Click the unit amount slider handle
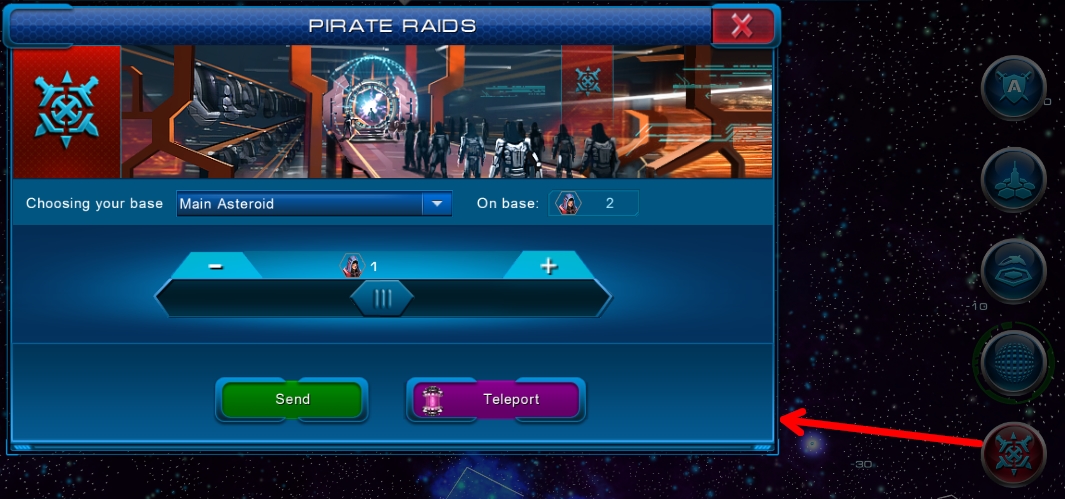1065x499 pixels. point(382,298)
